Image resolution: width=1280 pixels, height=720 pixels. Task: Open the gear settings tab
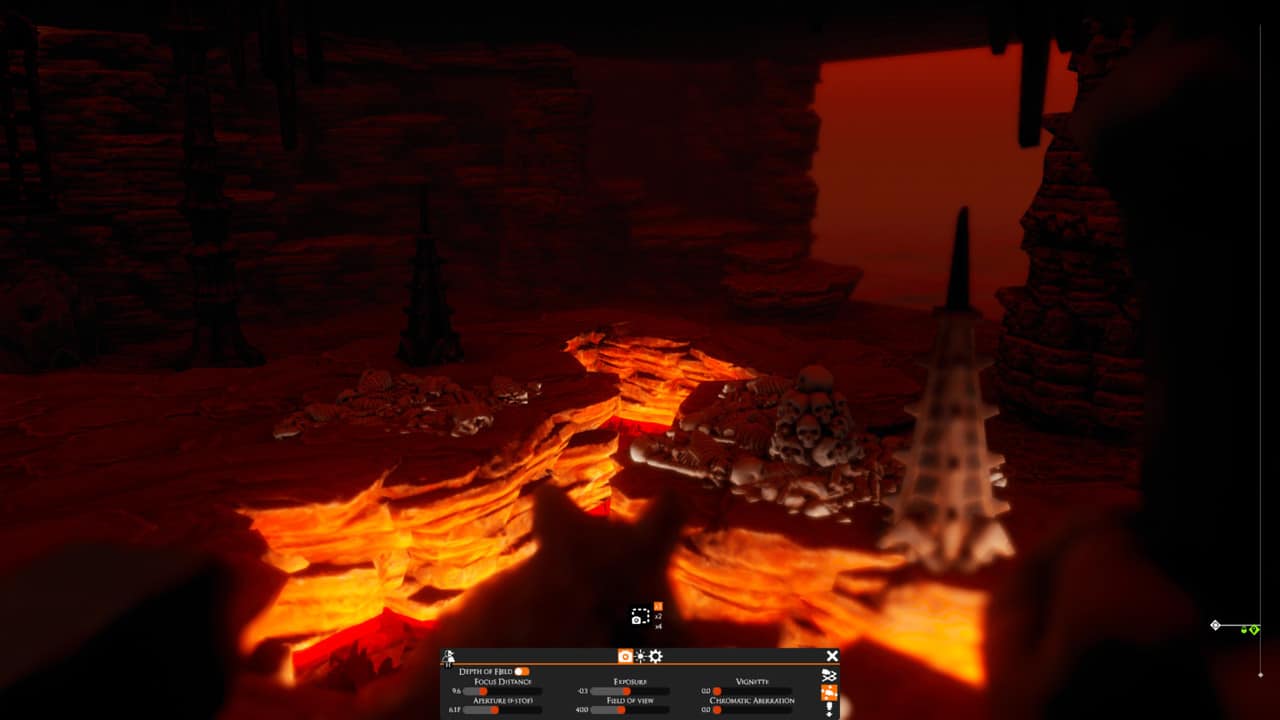pyautogui.click(x=654, y=656)
